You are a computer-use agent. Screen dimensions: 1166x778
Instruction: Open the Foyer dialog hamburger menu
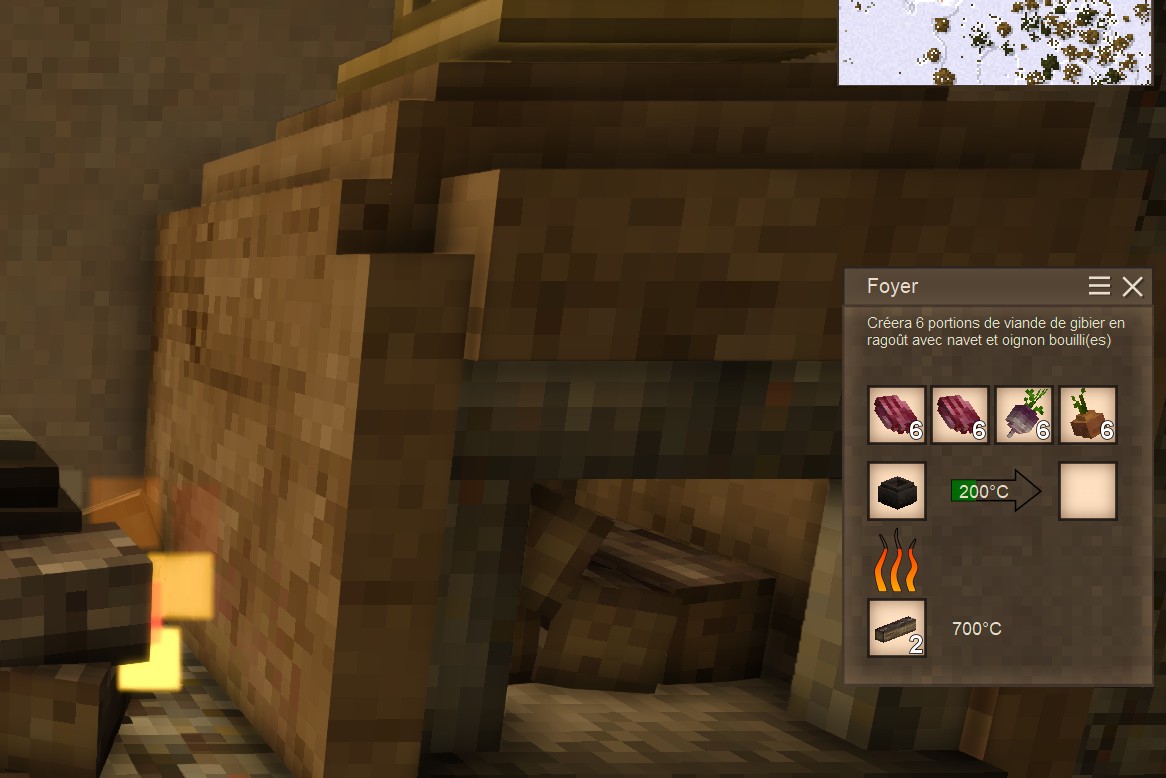pos(1099,287)
